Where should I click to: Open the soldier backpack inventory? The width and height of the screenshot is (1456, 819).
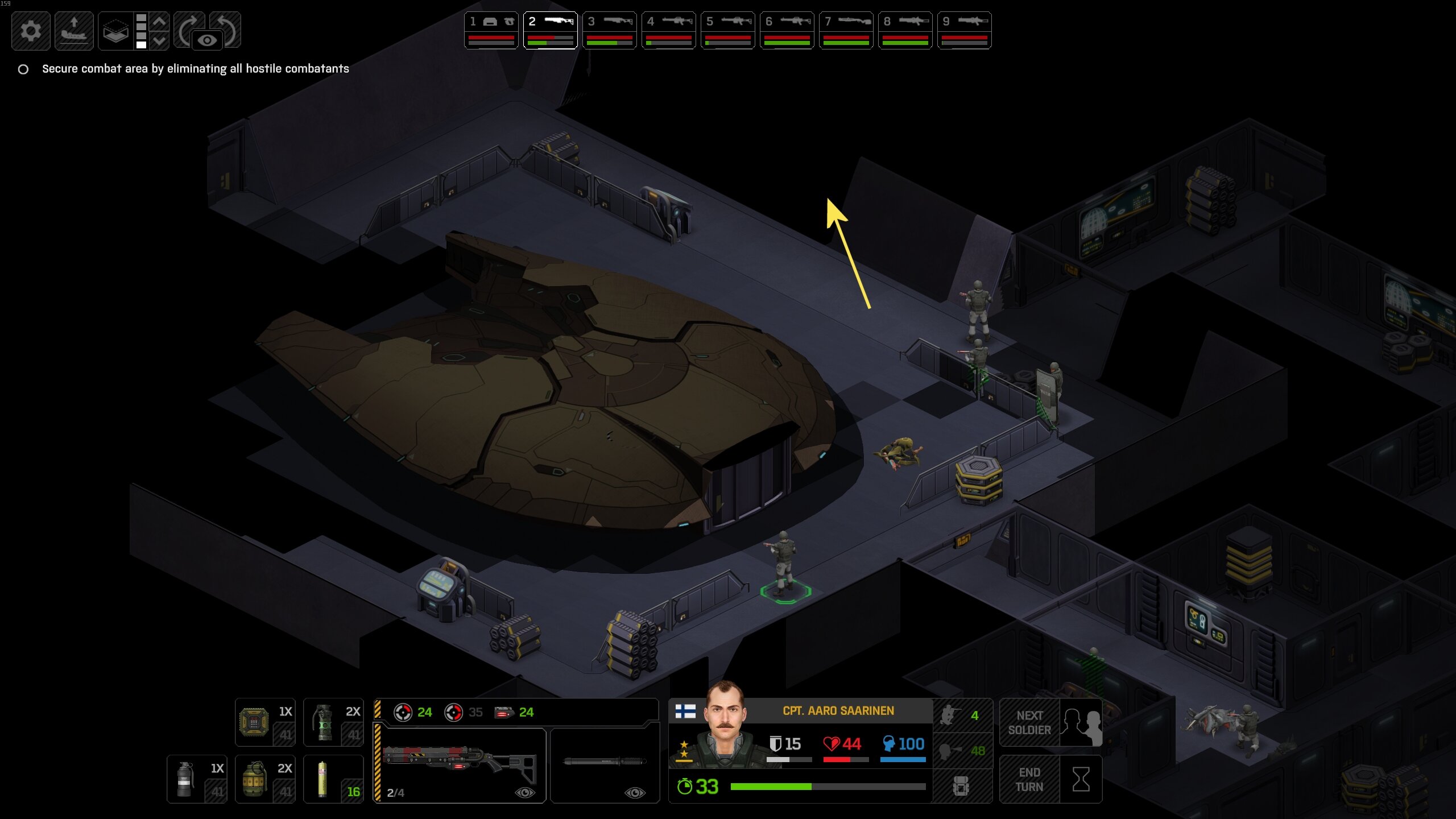[x=962, y=787]
